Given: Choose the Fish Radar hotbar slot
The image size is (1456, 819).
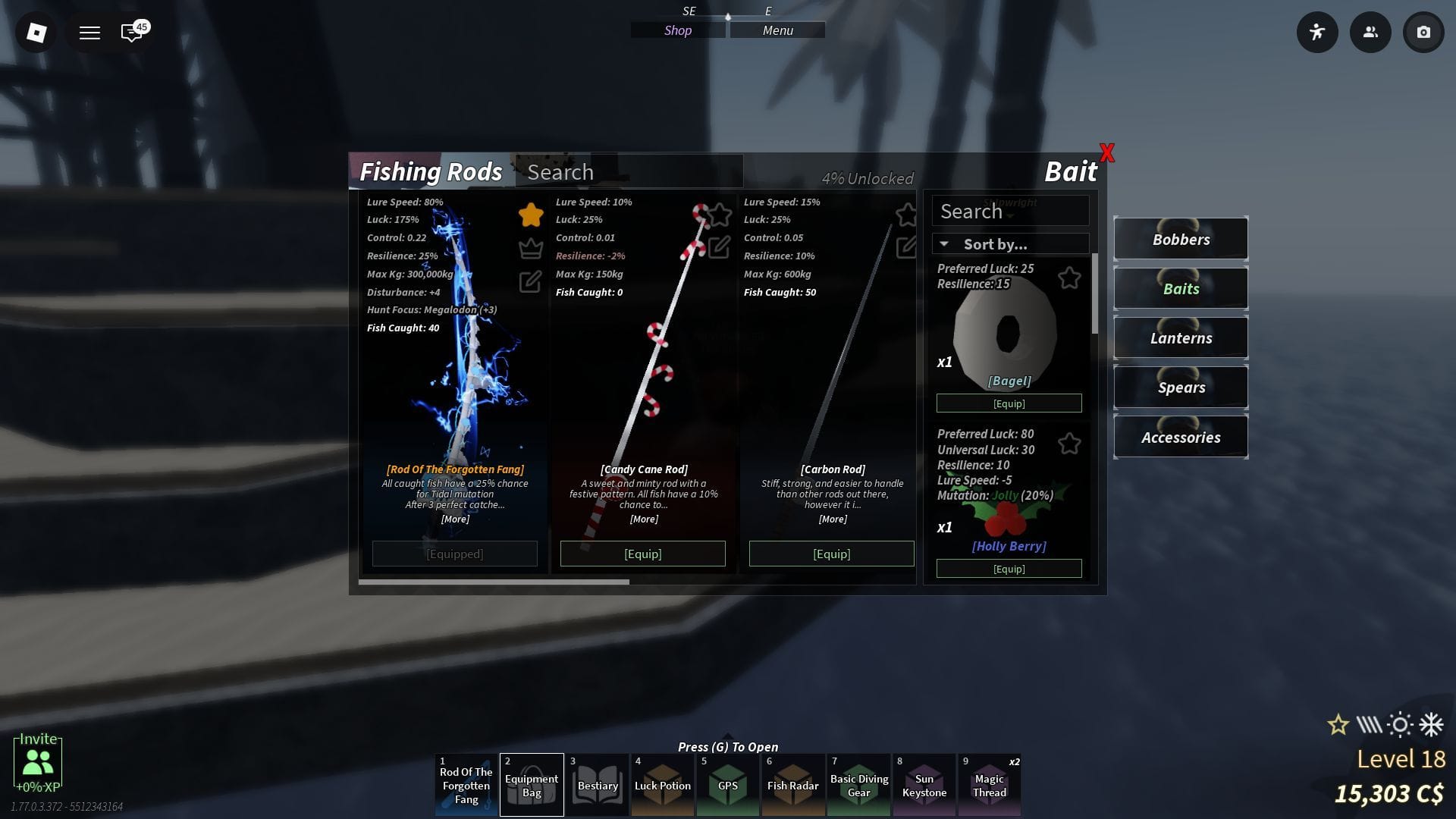Looking at the screenshot, I should pos(792,785).
